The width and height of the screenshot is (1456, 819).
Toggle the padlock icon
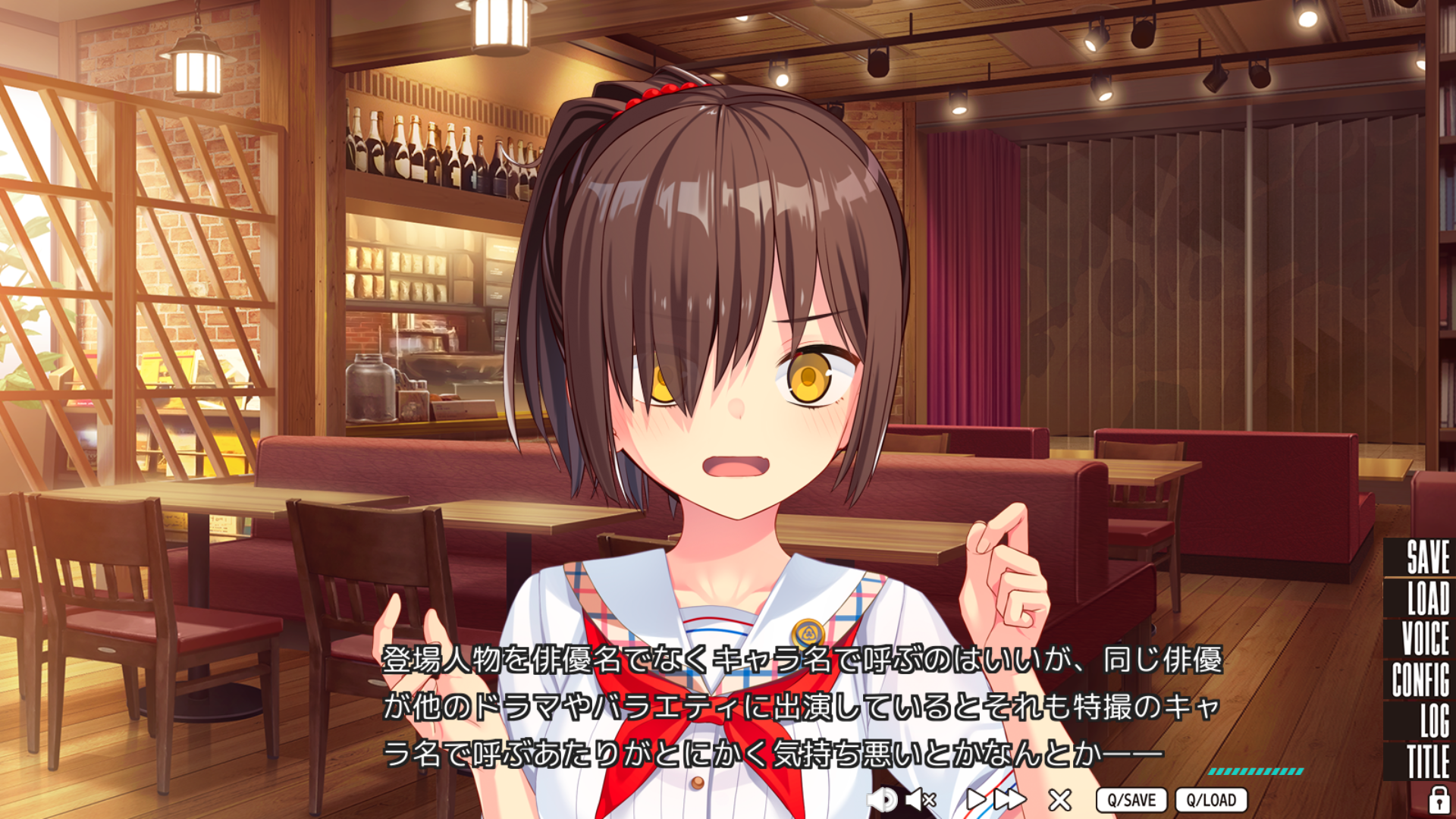pos(1438,799)
